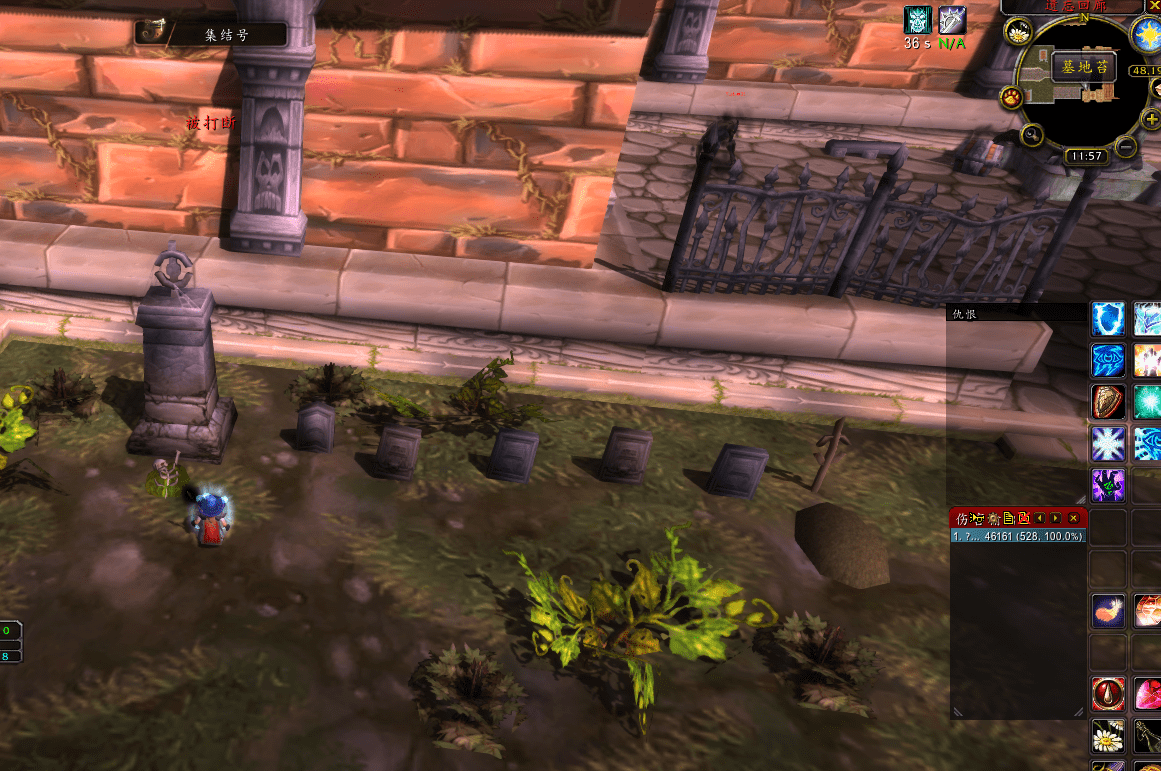Screen dimensions: 1161x771
Task: Go to next damage meter mode arrow
Action: [x=1056, y=518]
